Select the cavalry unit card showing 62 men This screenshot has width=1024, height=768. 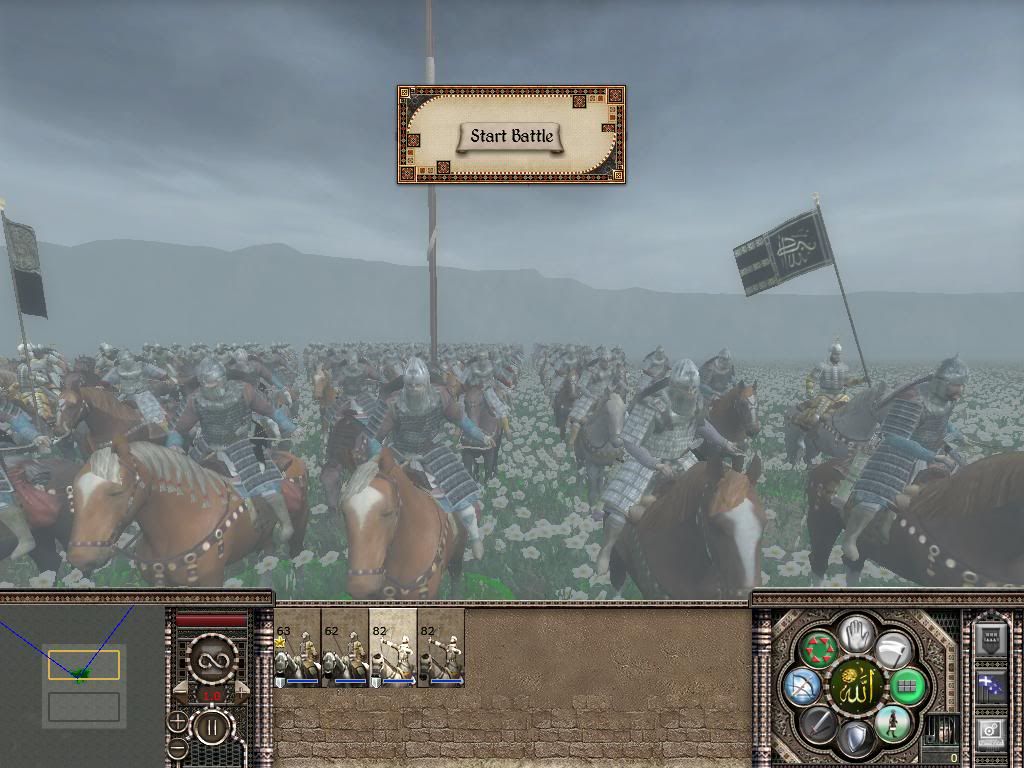click(x=345, y=648)
